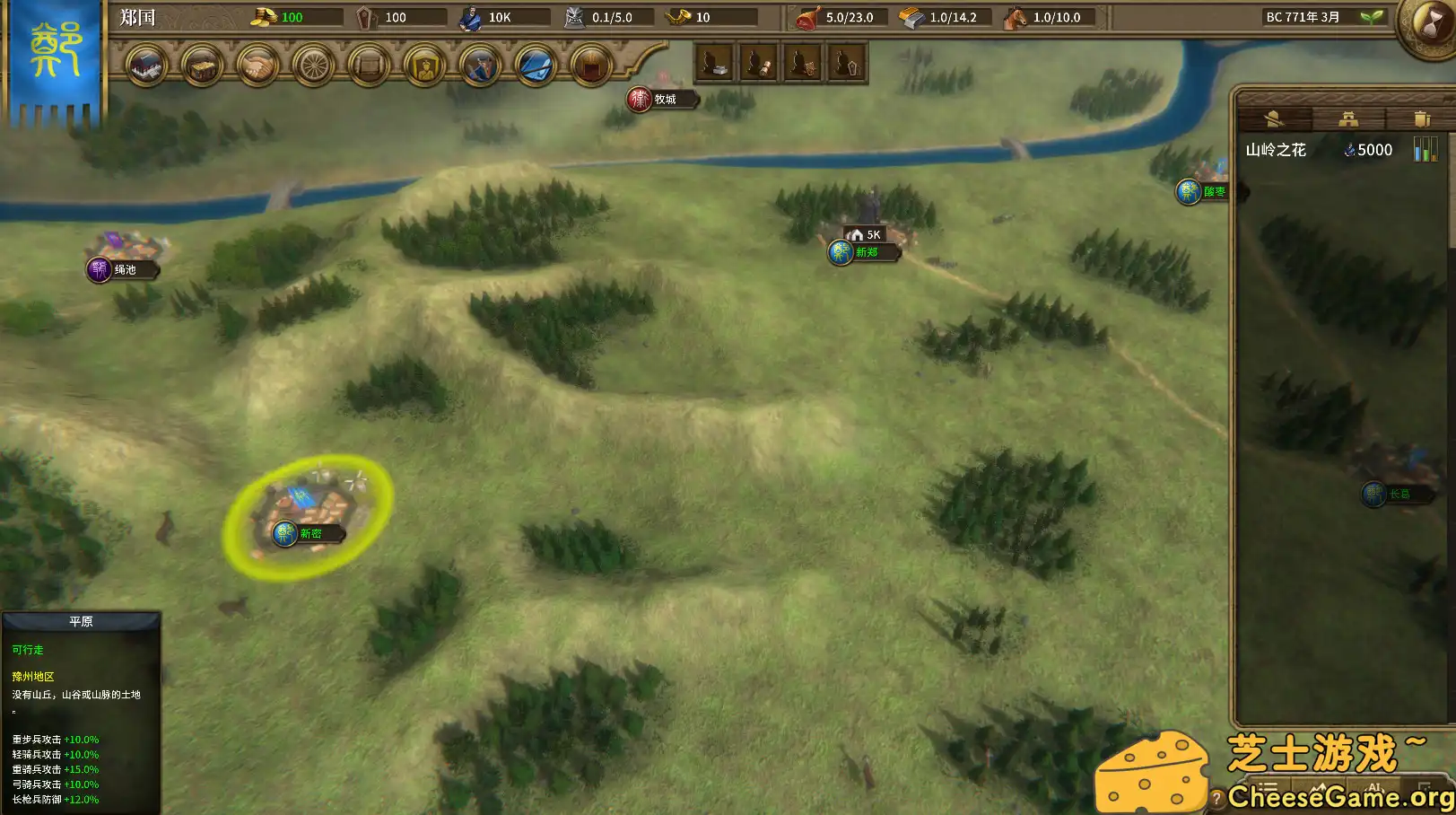
Task: Select the figure with shield slot
Action: [x=803, y=64]
